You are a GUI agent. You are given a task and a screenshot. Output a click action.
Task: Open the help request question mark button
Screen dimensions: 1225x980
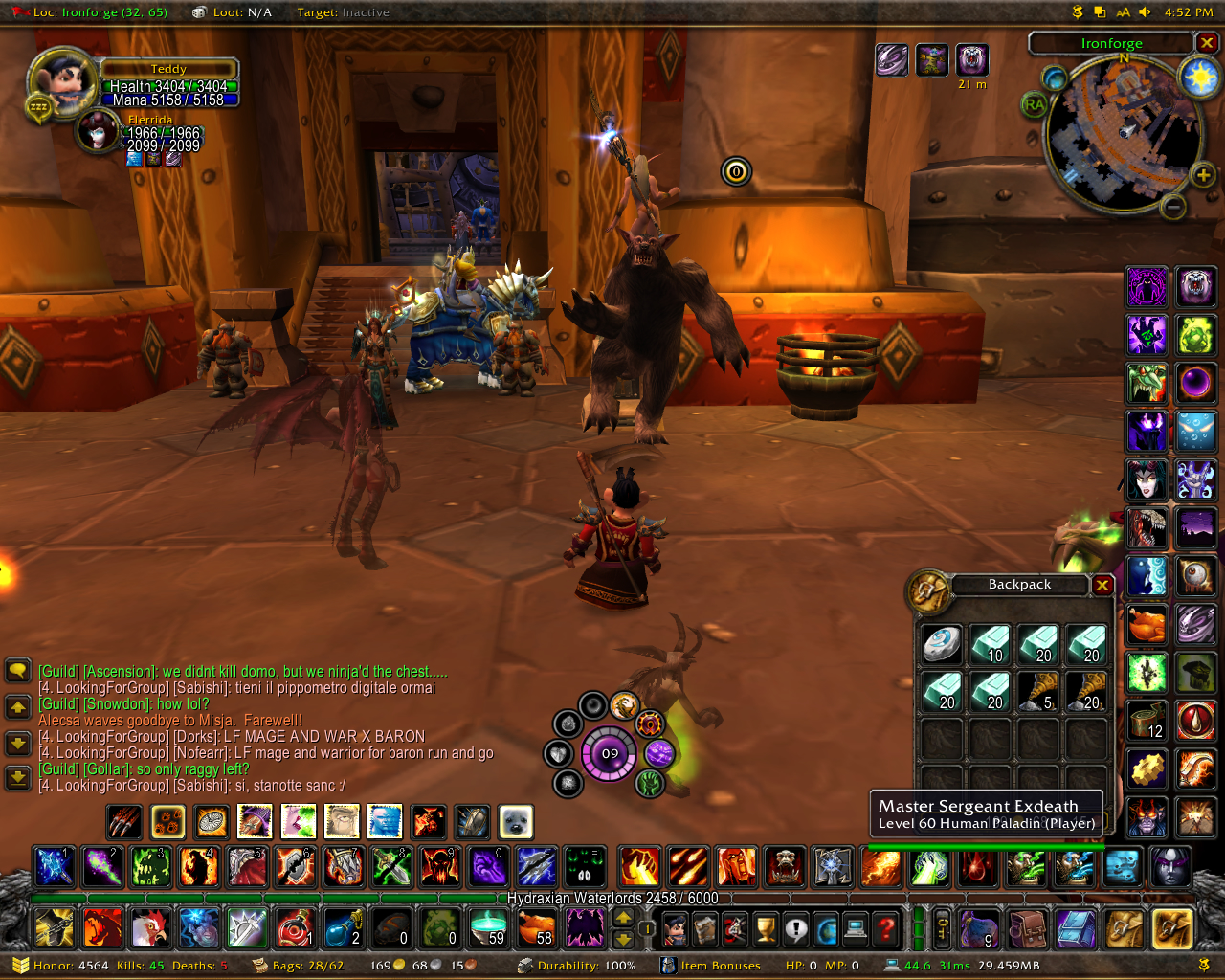(887, 927)
